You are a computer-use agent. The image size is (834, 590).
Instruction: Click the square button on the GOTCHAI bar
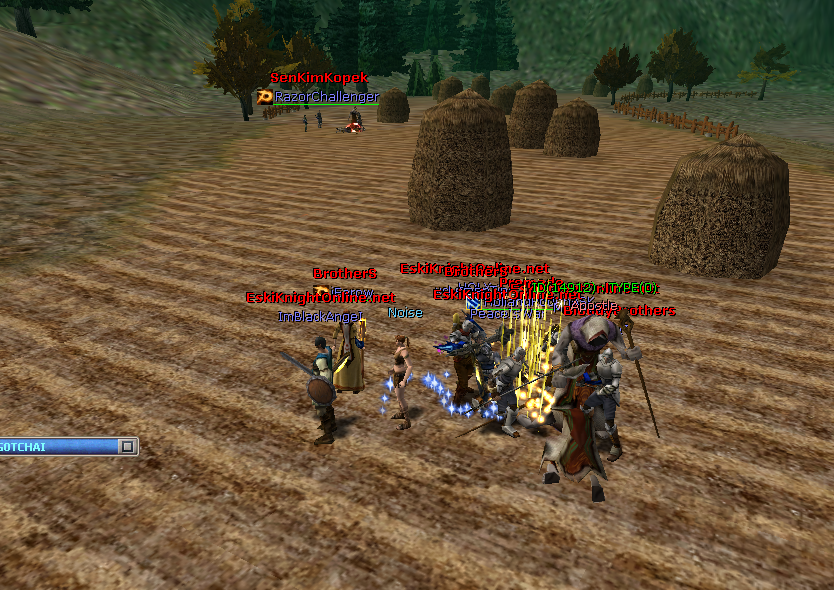pos(127,446)
